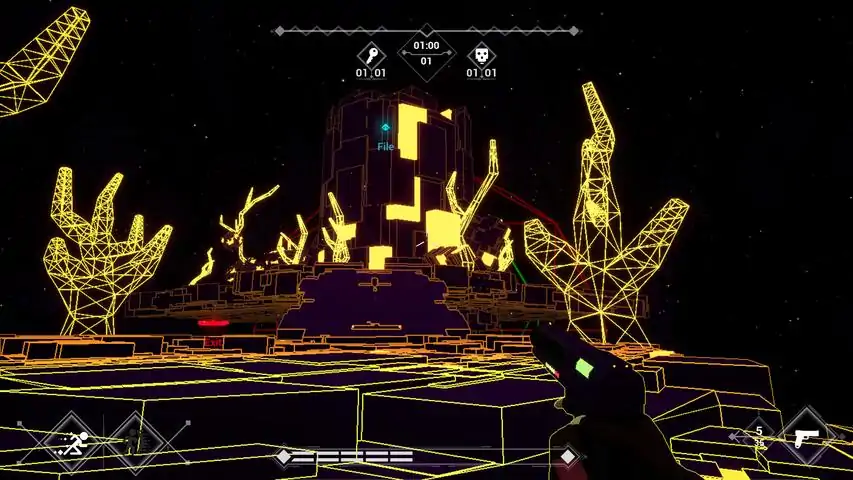
Task: Select the pistol weapon icon
Action: [x=805, y=437]
